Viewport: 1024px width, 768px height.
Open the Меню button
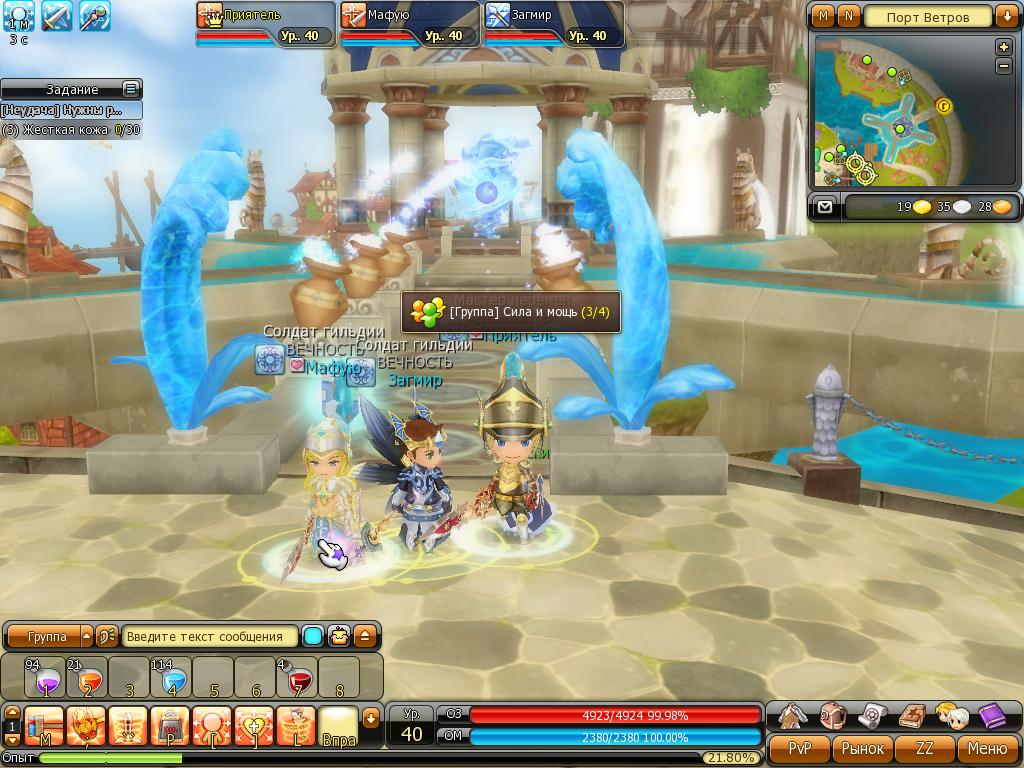point(988,748)
